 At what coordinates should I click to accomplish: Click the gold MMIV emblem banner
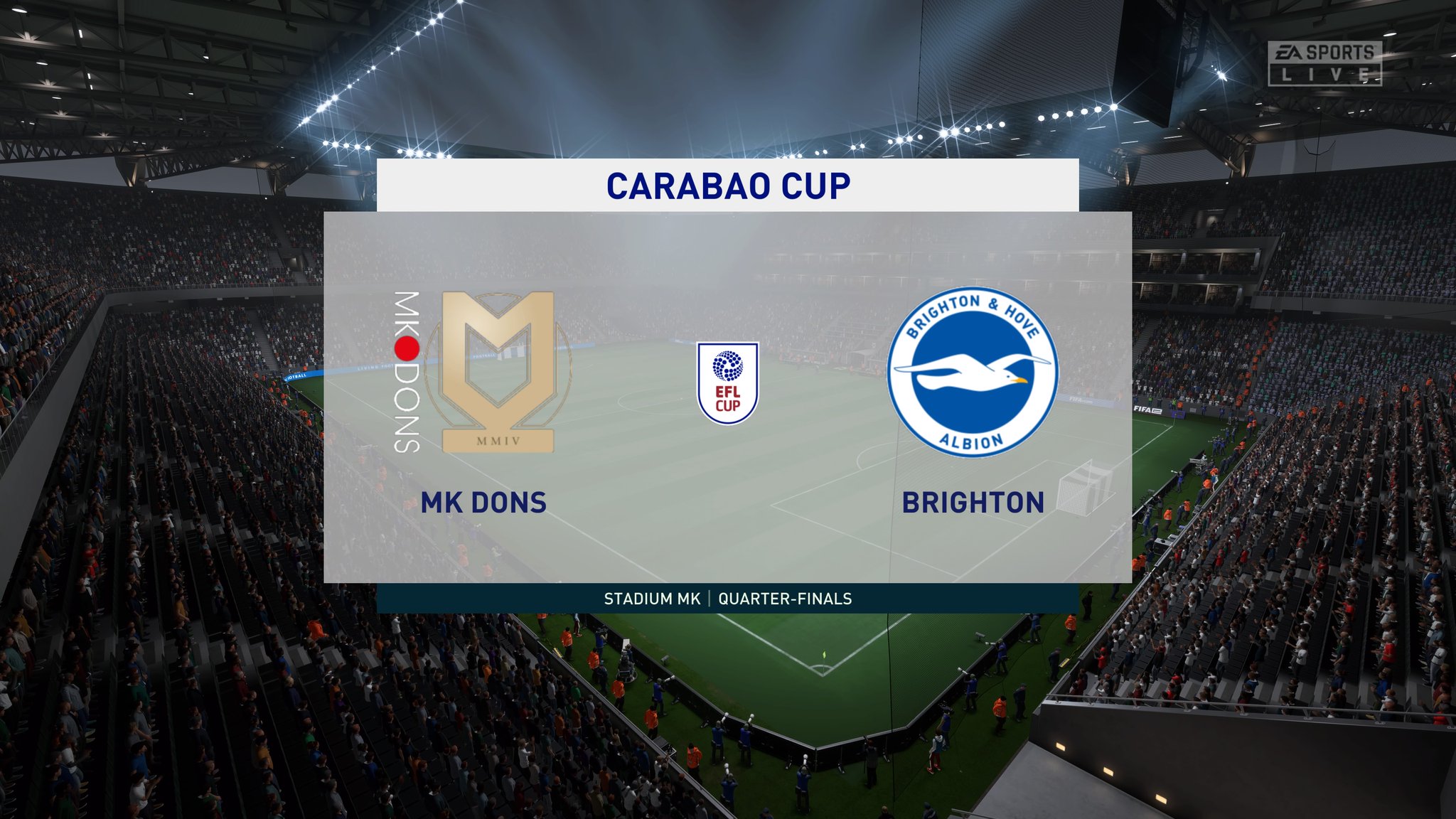coord(498,441)
